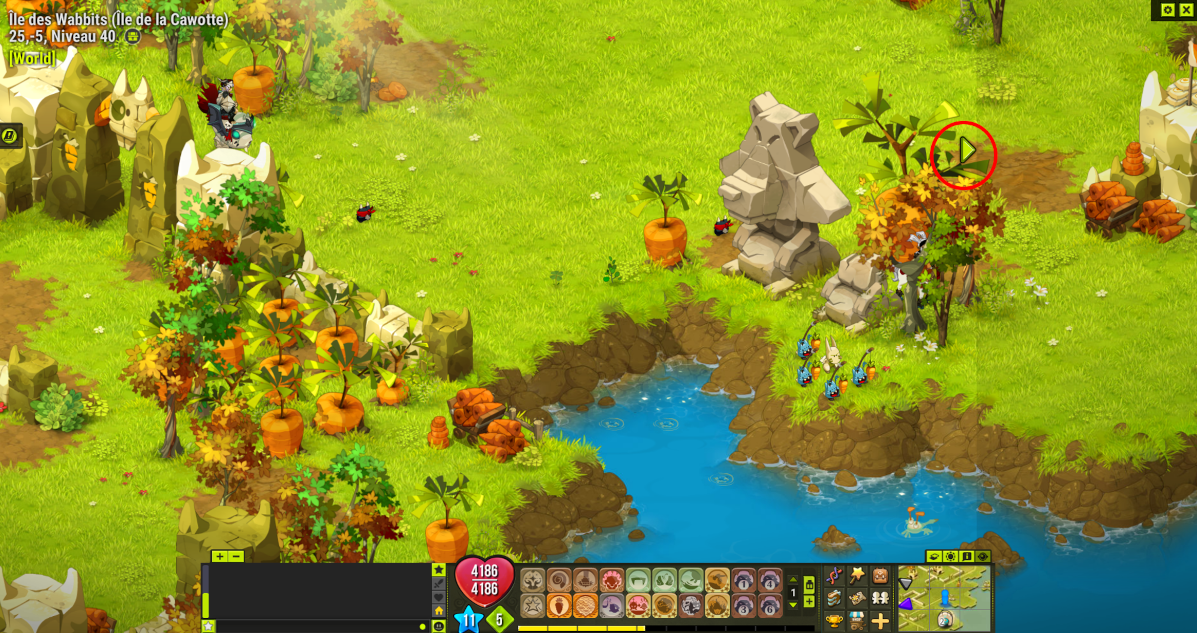Open the quest book icon
This screenshot has width=1197, height=633.
point(834,598)
